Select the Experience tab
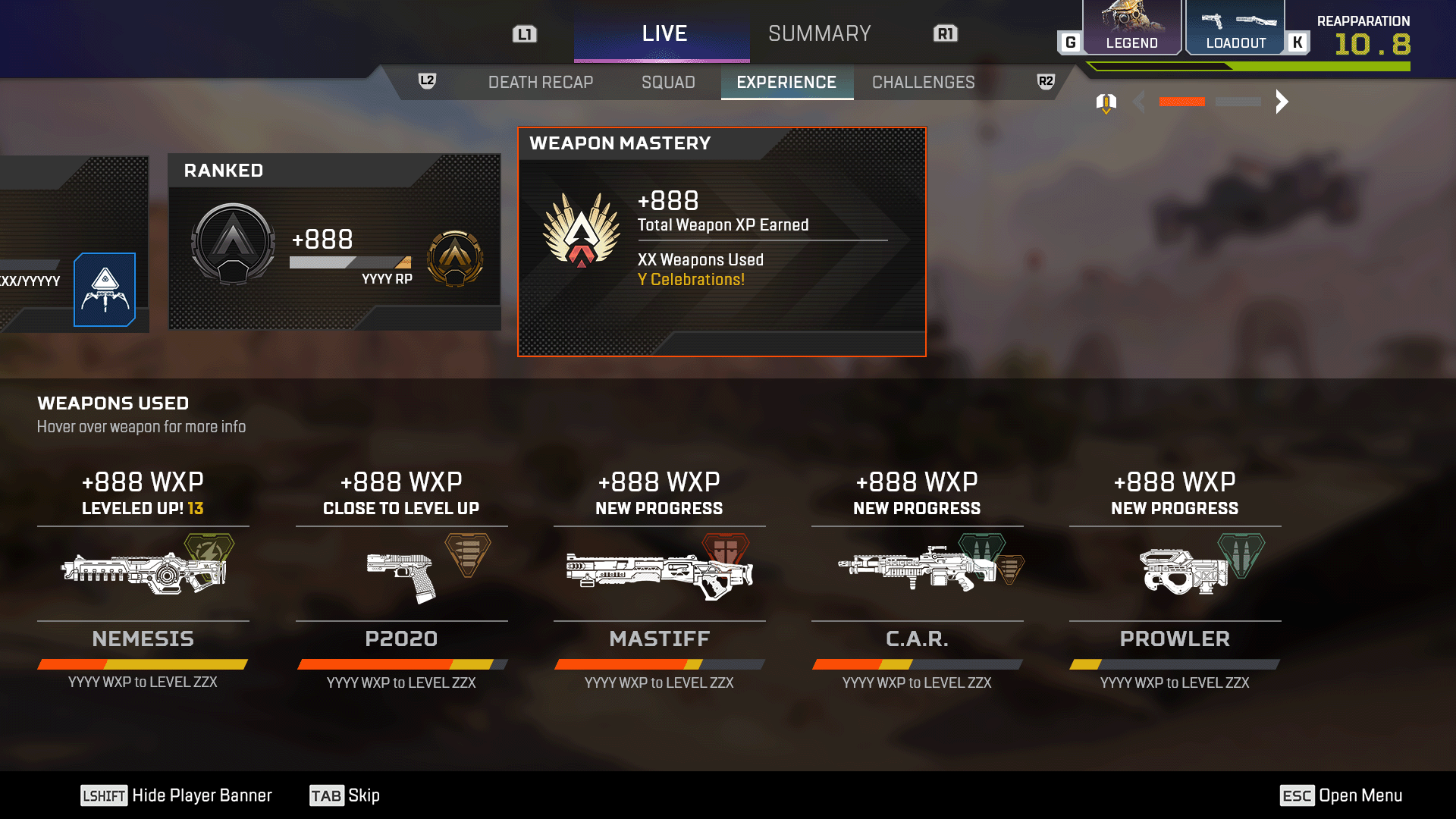This screenshot has height=819, width=1456. pyautogui.click(x=786, y=82)
